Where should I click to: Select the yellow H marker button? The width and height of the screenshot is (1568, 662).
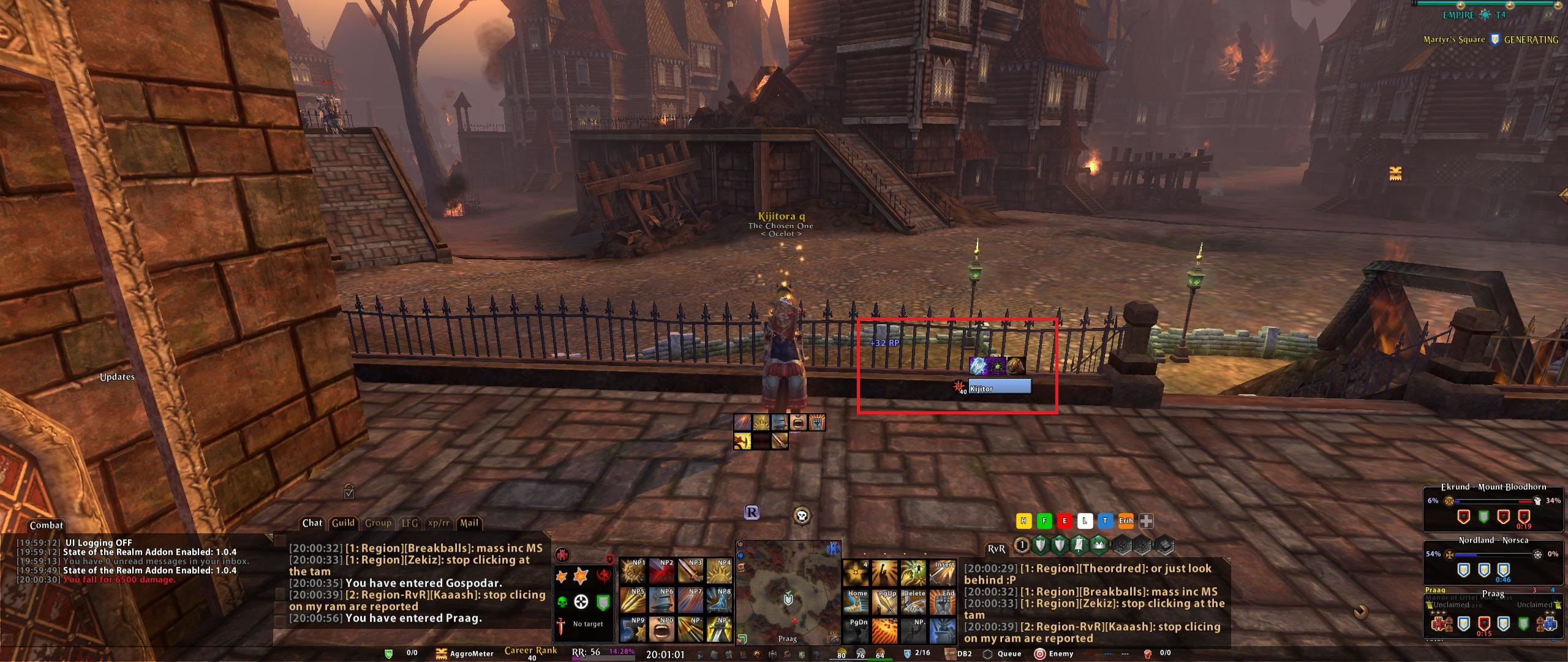tap(1023, 521)
